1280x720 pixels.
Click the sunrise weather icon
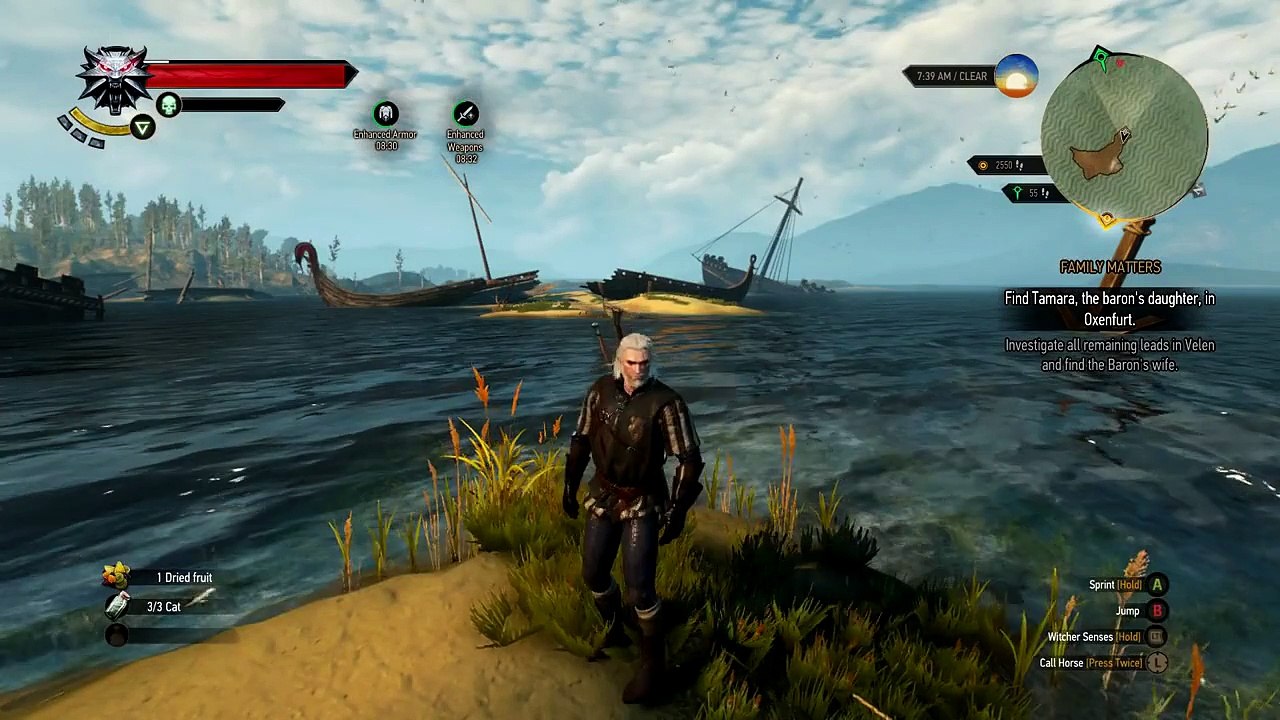[x=1016, y=76]
